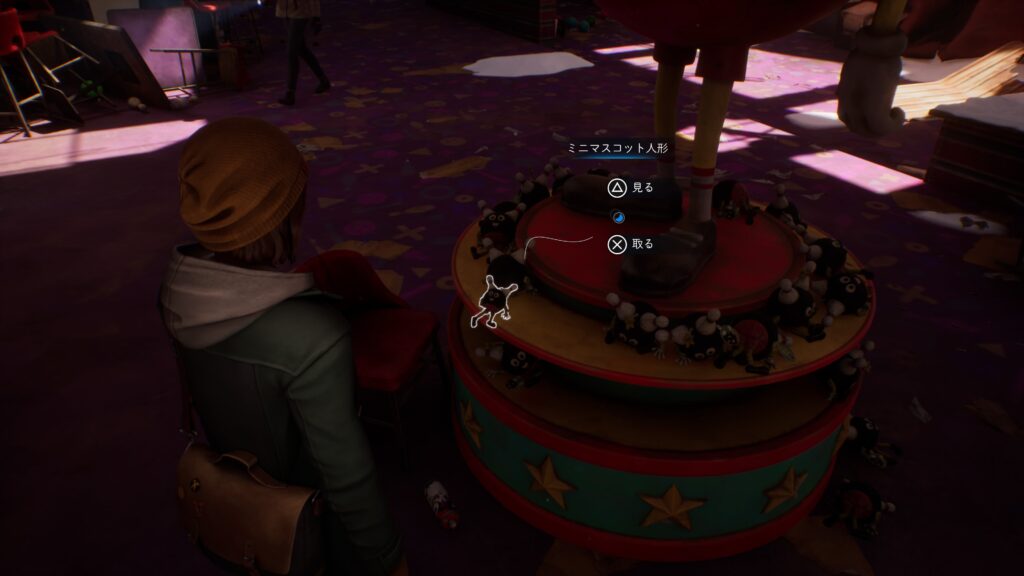Choose the 見る (look) interaction option

[x=630, y=187]
